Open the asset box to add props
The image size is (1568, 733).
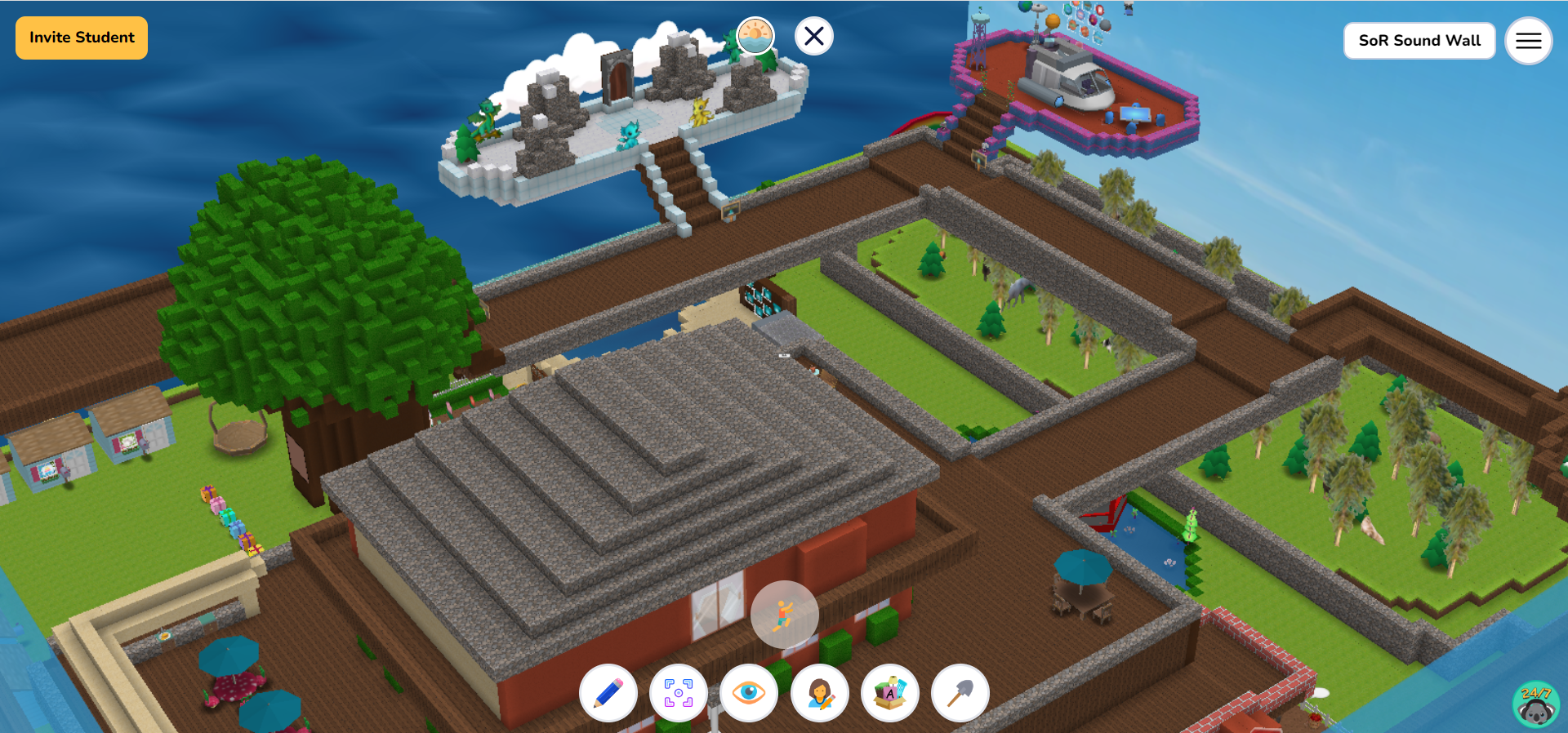pos(890,693)
